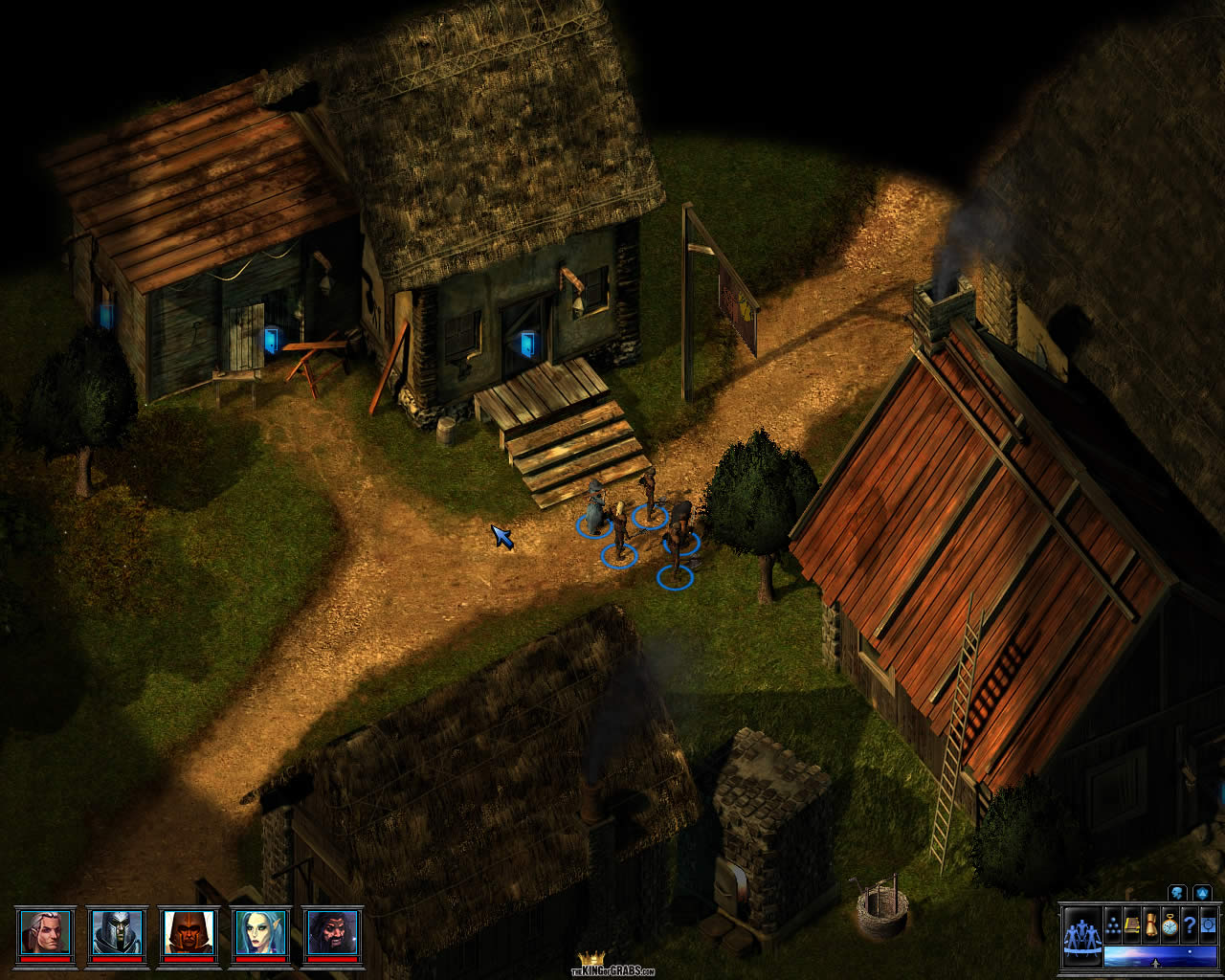Click the three blue figures party button
The height and width of the screenshot is (980, 1225).
pos(1081,931)
